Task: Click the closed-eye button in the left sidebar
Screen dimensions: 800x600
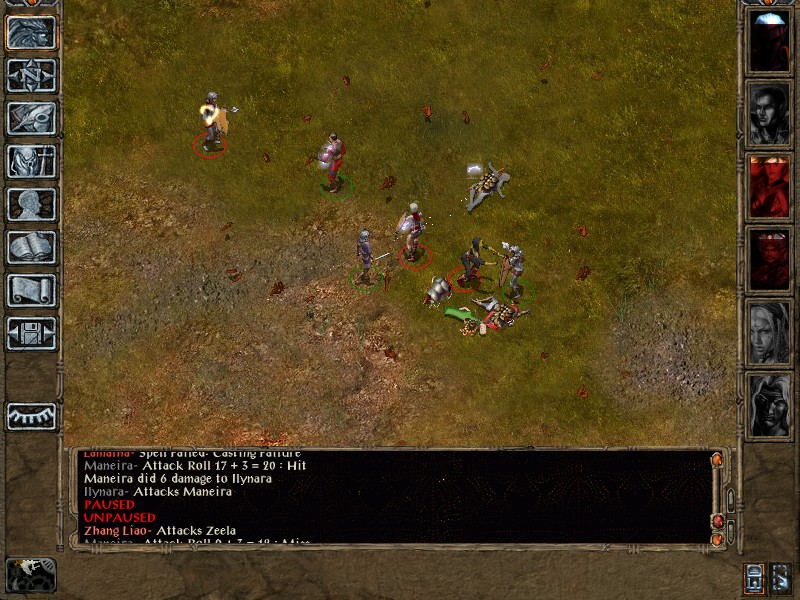Action: (31, 415)
